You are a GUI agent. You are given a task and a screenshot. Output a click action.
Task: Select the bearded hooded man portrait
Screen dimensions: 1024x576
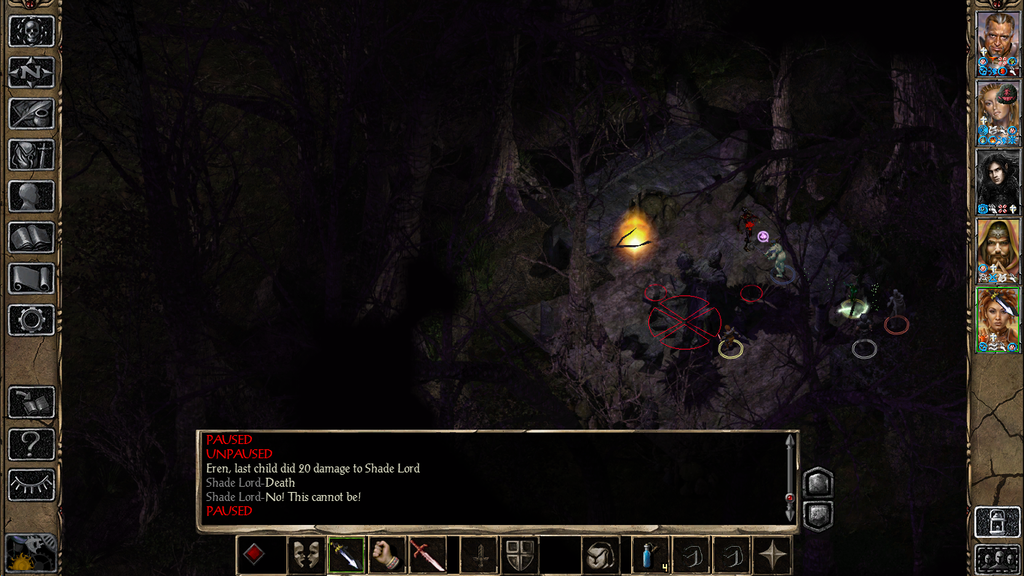pos(998,249)
